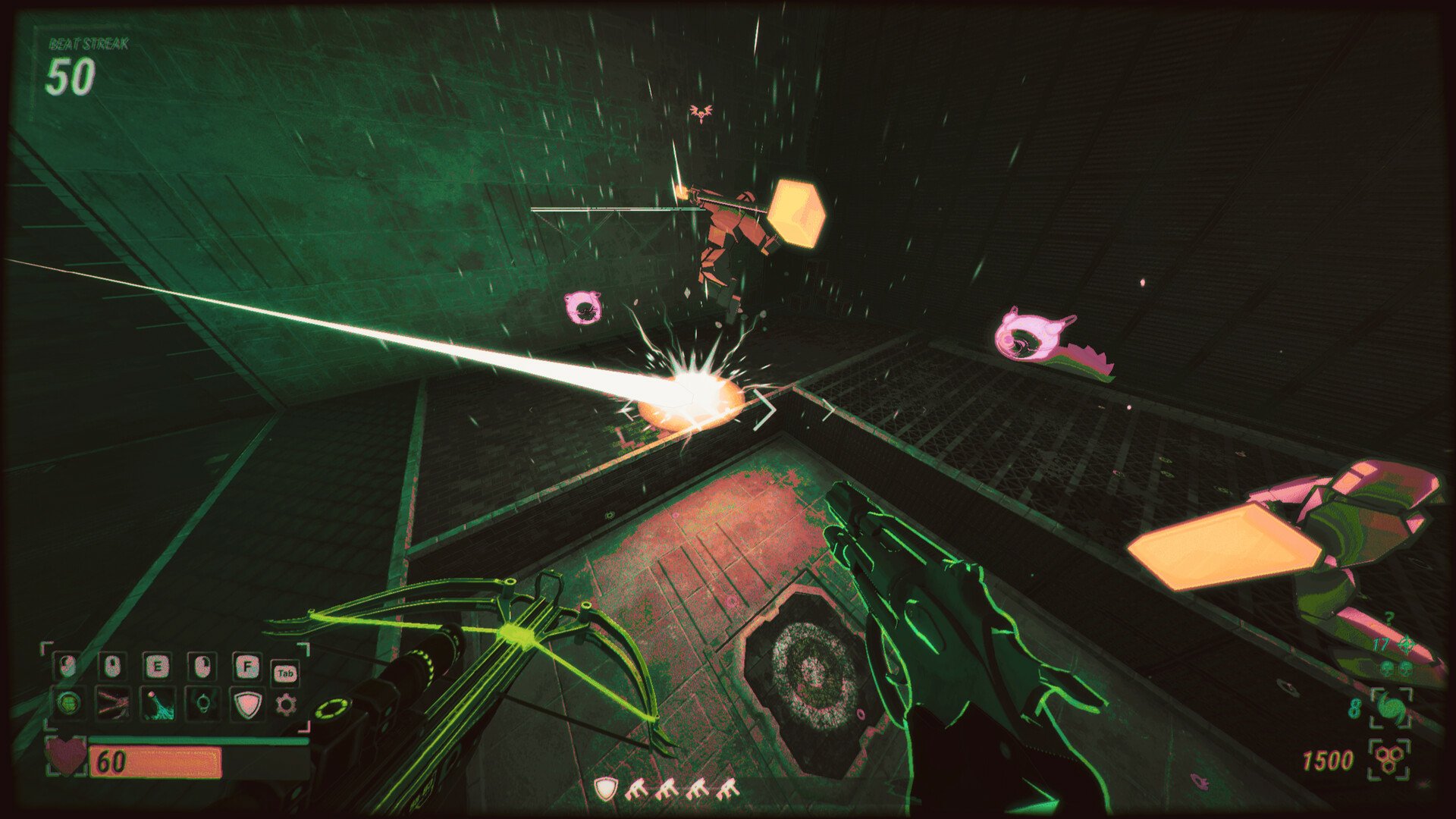
Task: Click the E keybind icon in the HUD
Action: coord(158,666)
